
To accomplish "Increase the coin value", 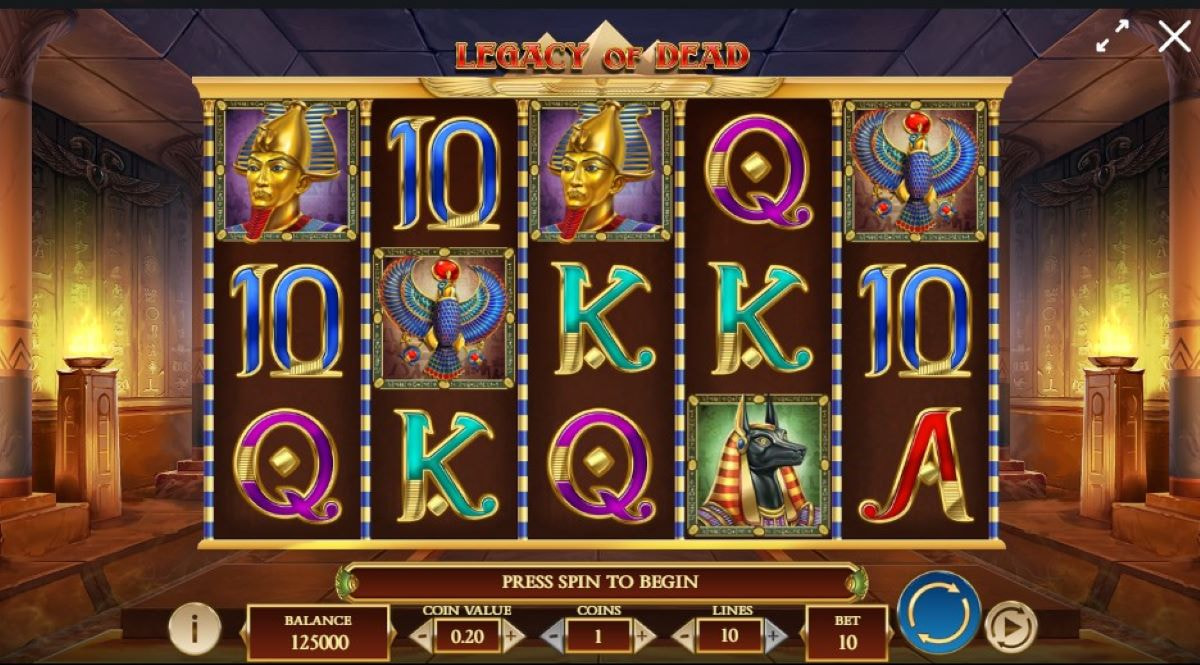I will point(513,636).
